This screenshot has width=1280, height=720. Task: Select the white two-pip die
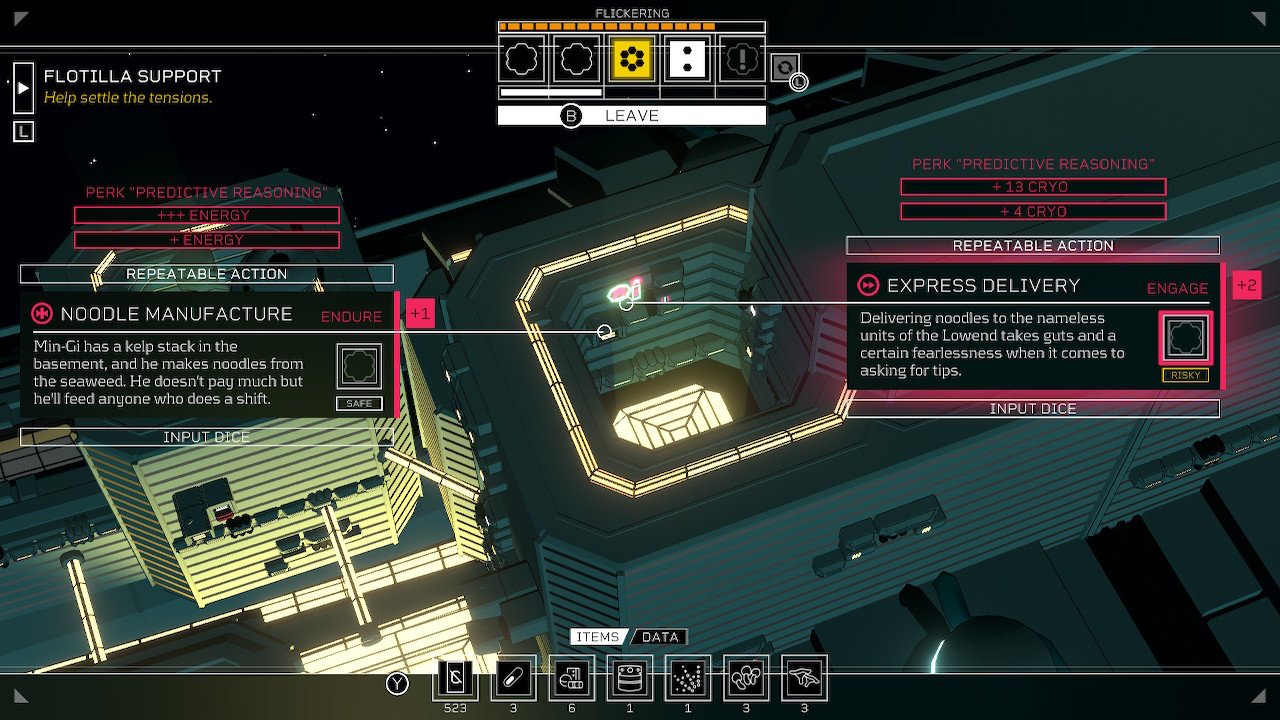[x=688, y=60]
